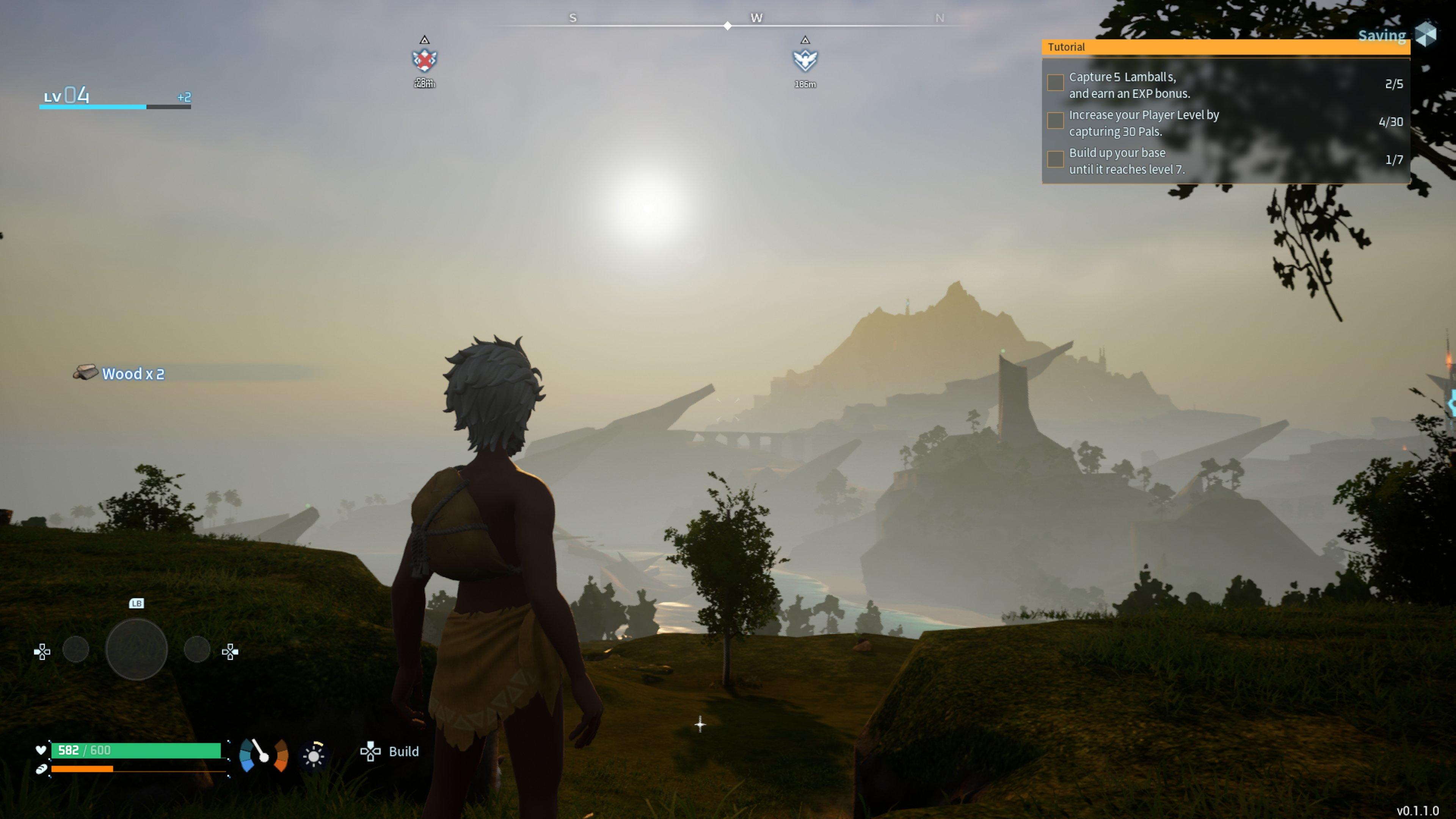Click the sun time-of-day icon
This screenshot has height=819, width=1456.
[x=314, y=755]
